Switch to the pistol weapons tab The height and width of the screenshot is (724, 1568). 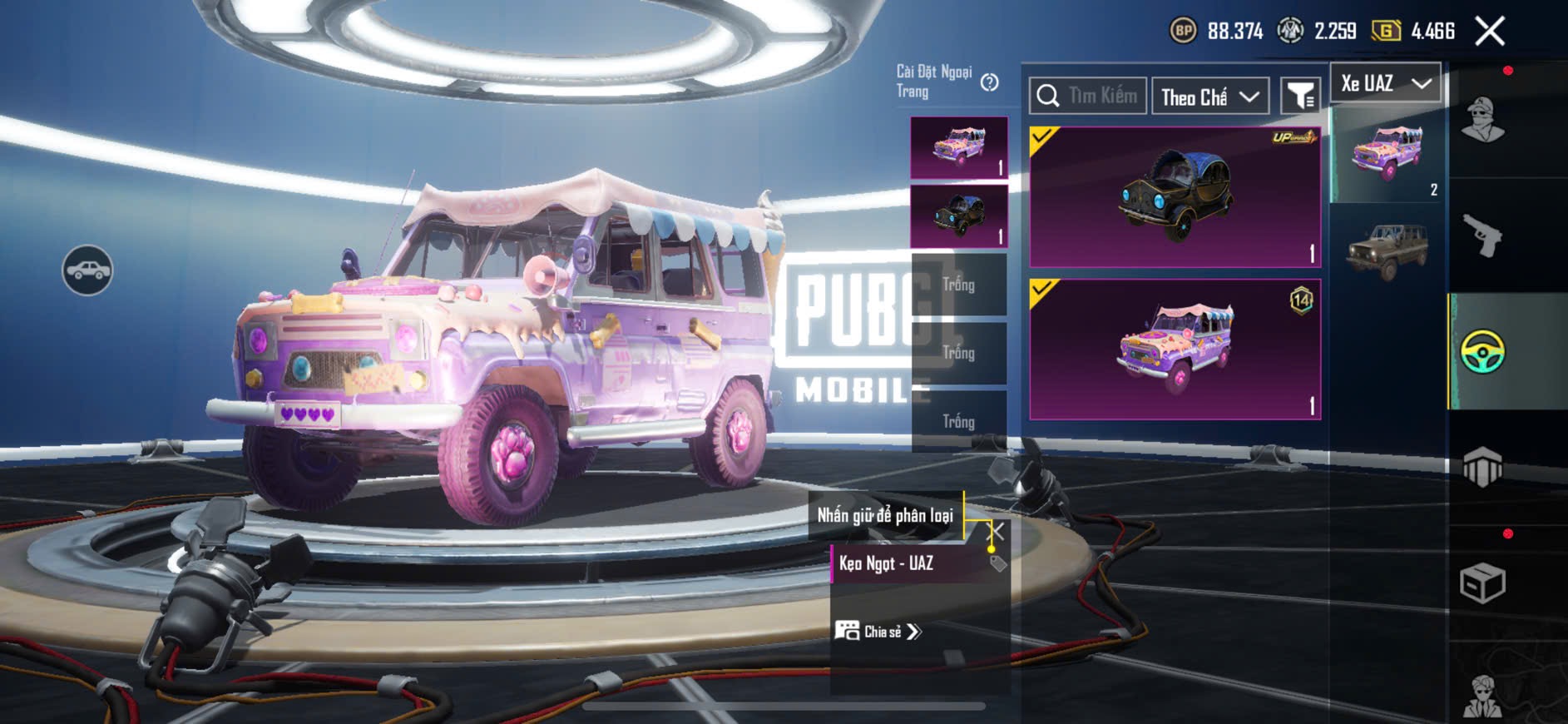[x=1482, y=236]
